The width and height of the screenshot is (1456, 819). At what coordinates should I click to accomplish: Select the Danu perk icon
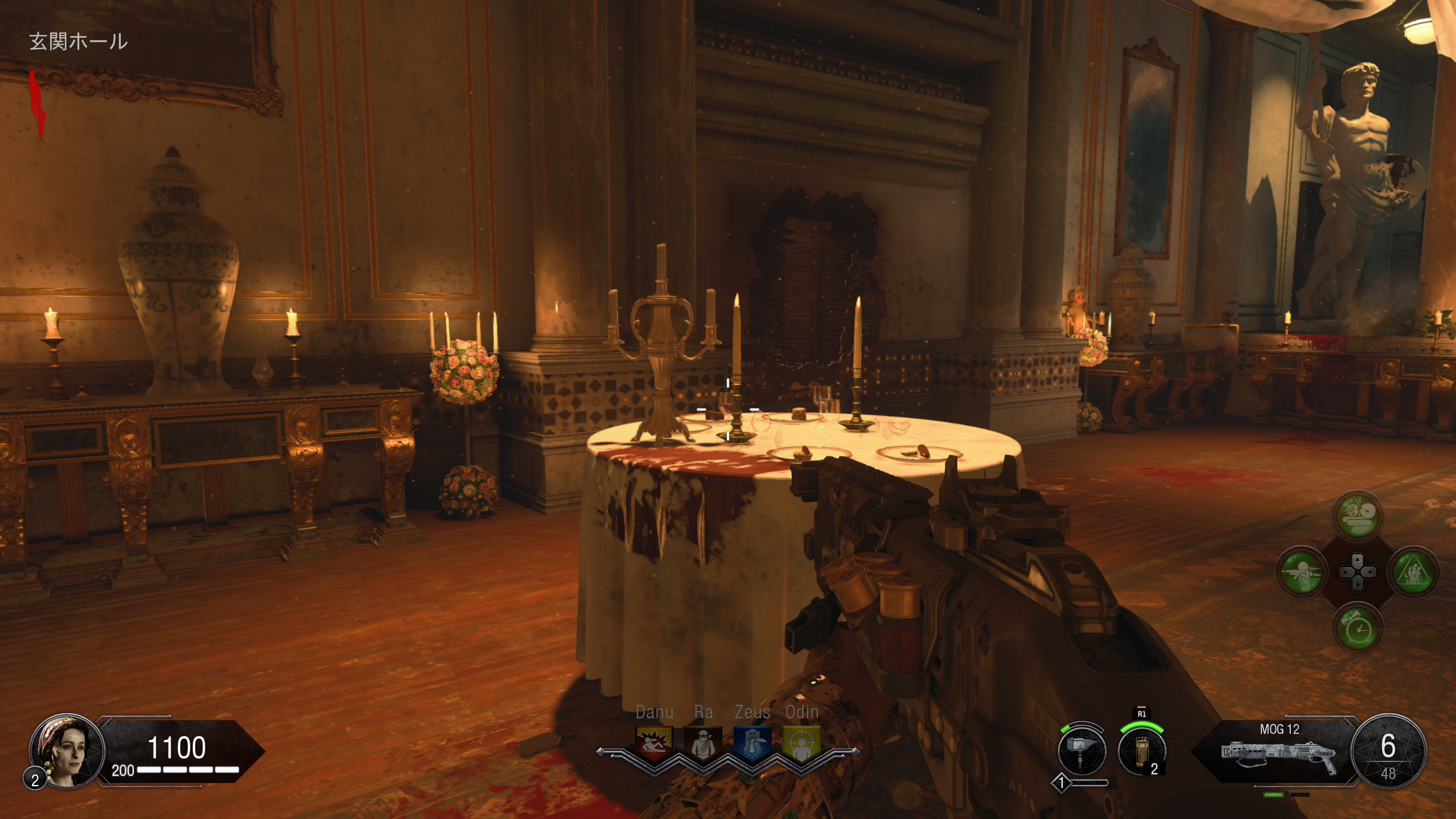654,743
